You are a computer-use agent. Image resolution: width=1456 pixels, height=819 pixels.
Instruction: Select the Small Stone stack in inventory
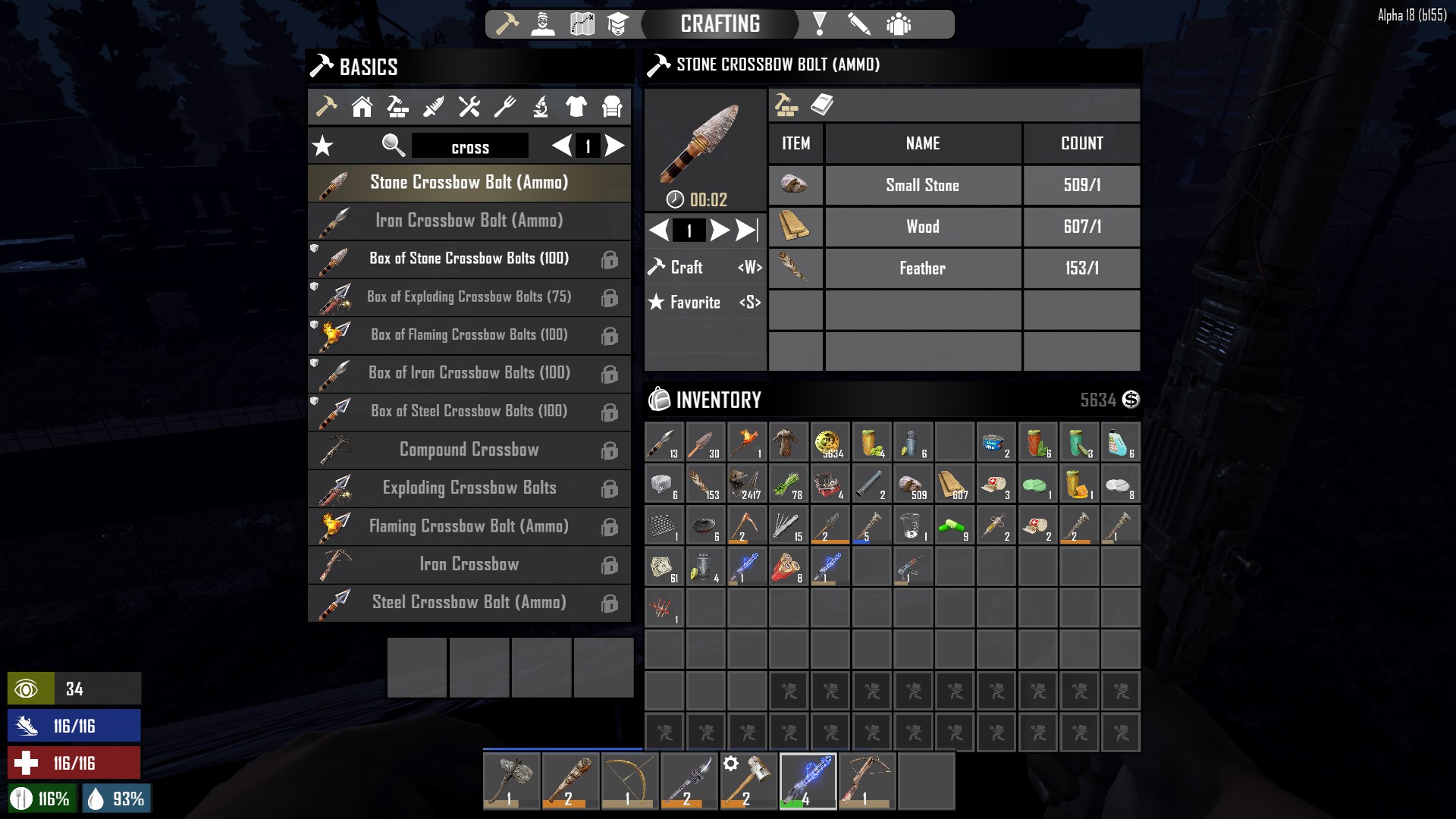pyautogui.click(x=912, y=484)
